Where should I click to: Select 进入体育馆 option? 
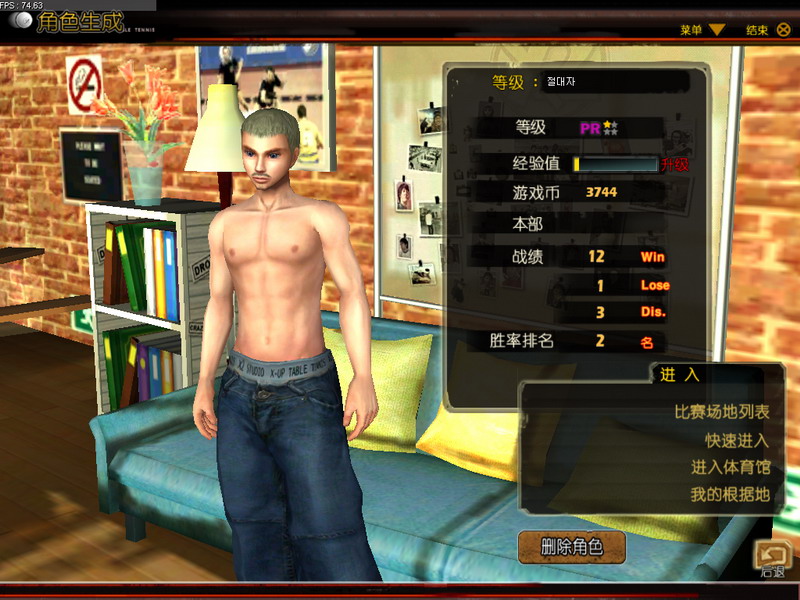click(x=730, y=467)
